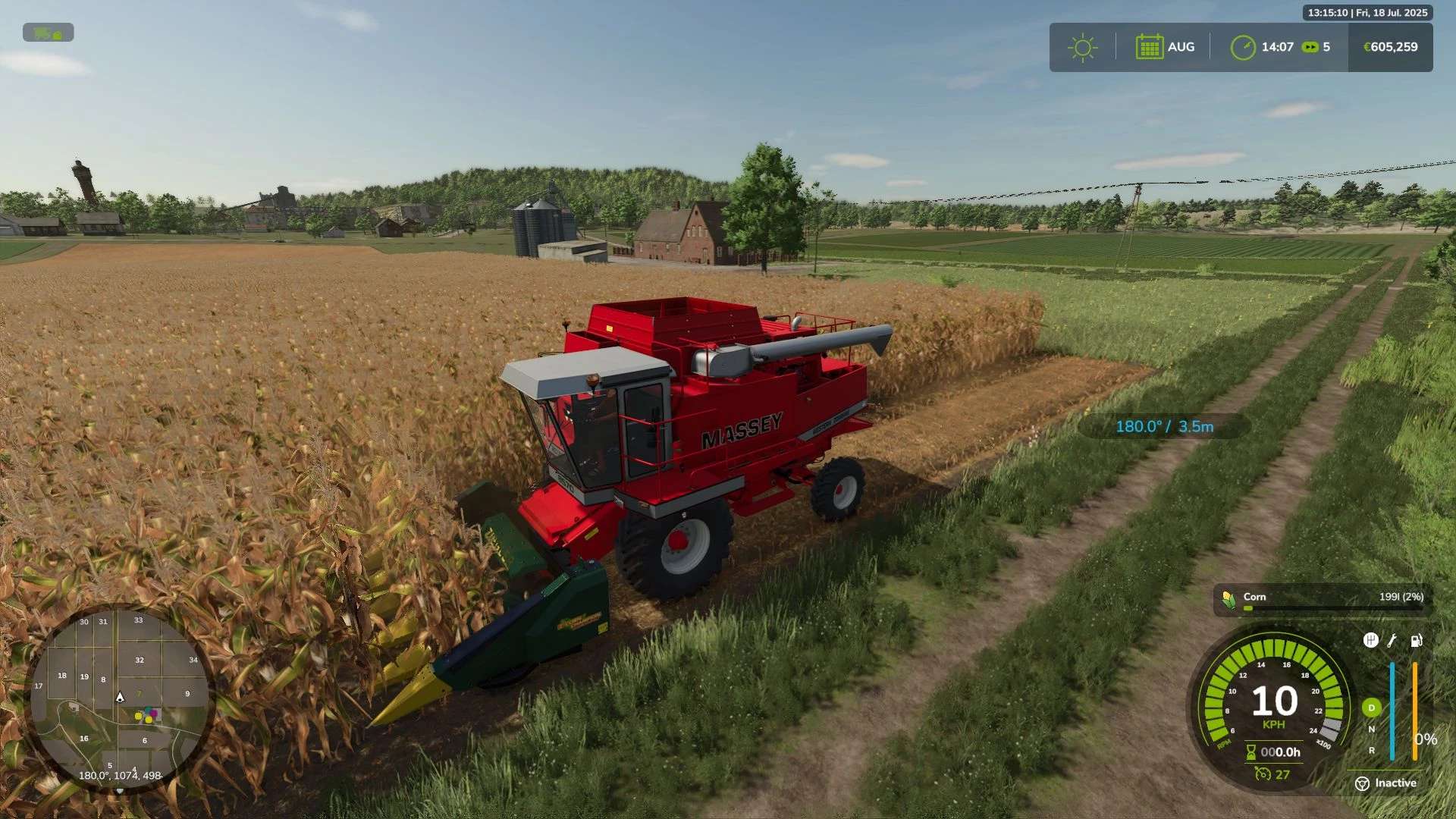
Task: Click the sunny weather forecast icon
Action: point(1082,48)
